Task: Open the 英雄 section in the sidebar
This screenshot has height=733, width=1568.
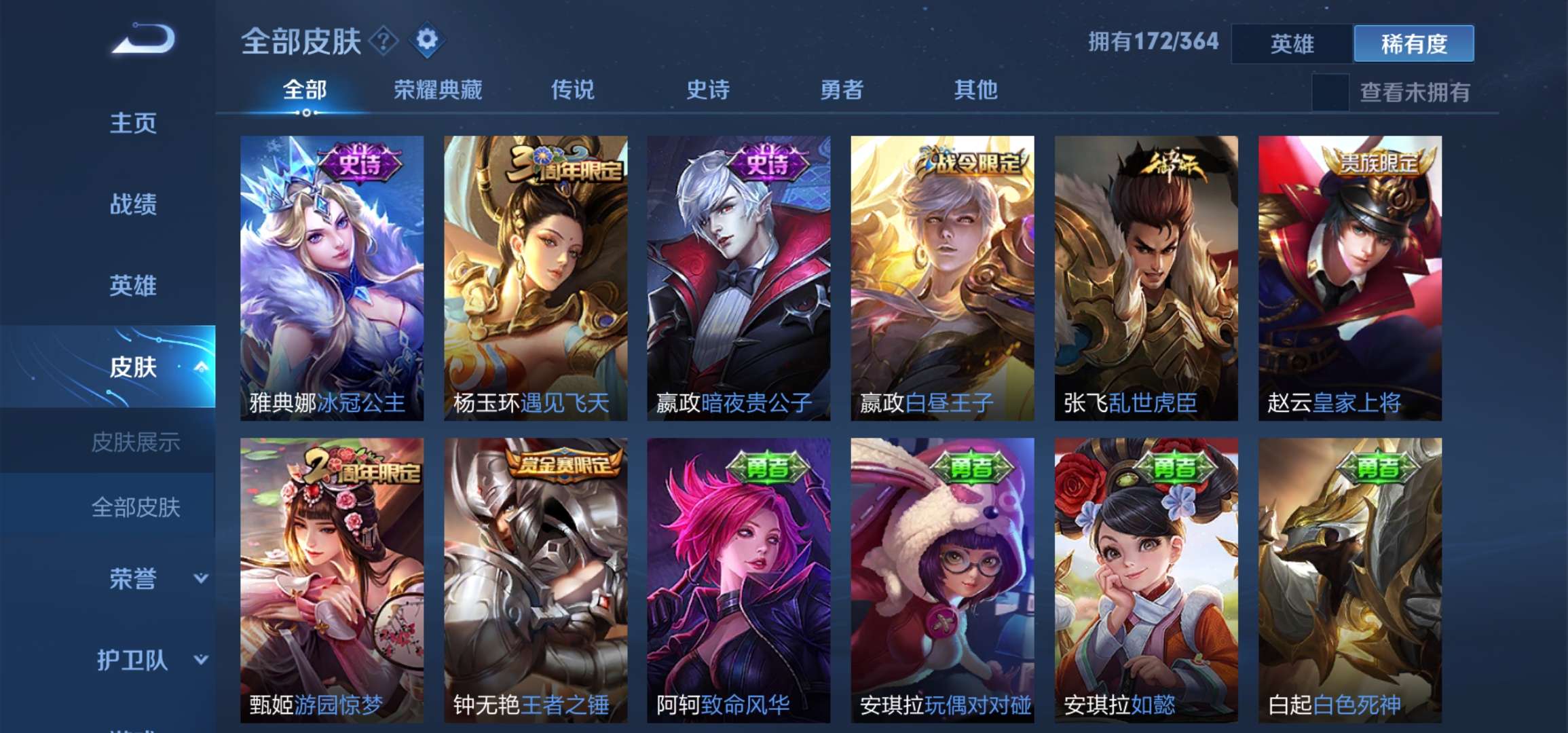Action: [133, 286]
